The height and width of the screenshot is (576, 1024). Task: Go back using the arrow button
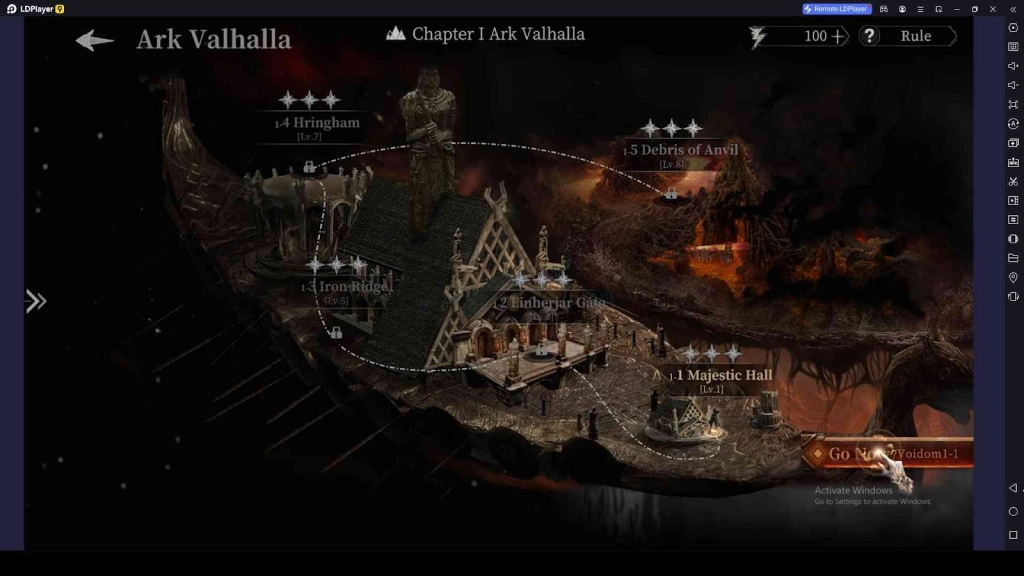coord(95,40)
